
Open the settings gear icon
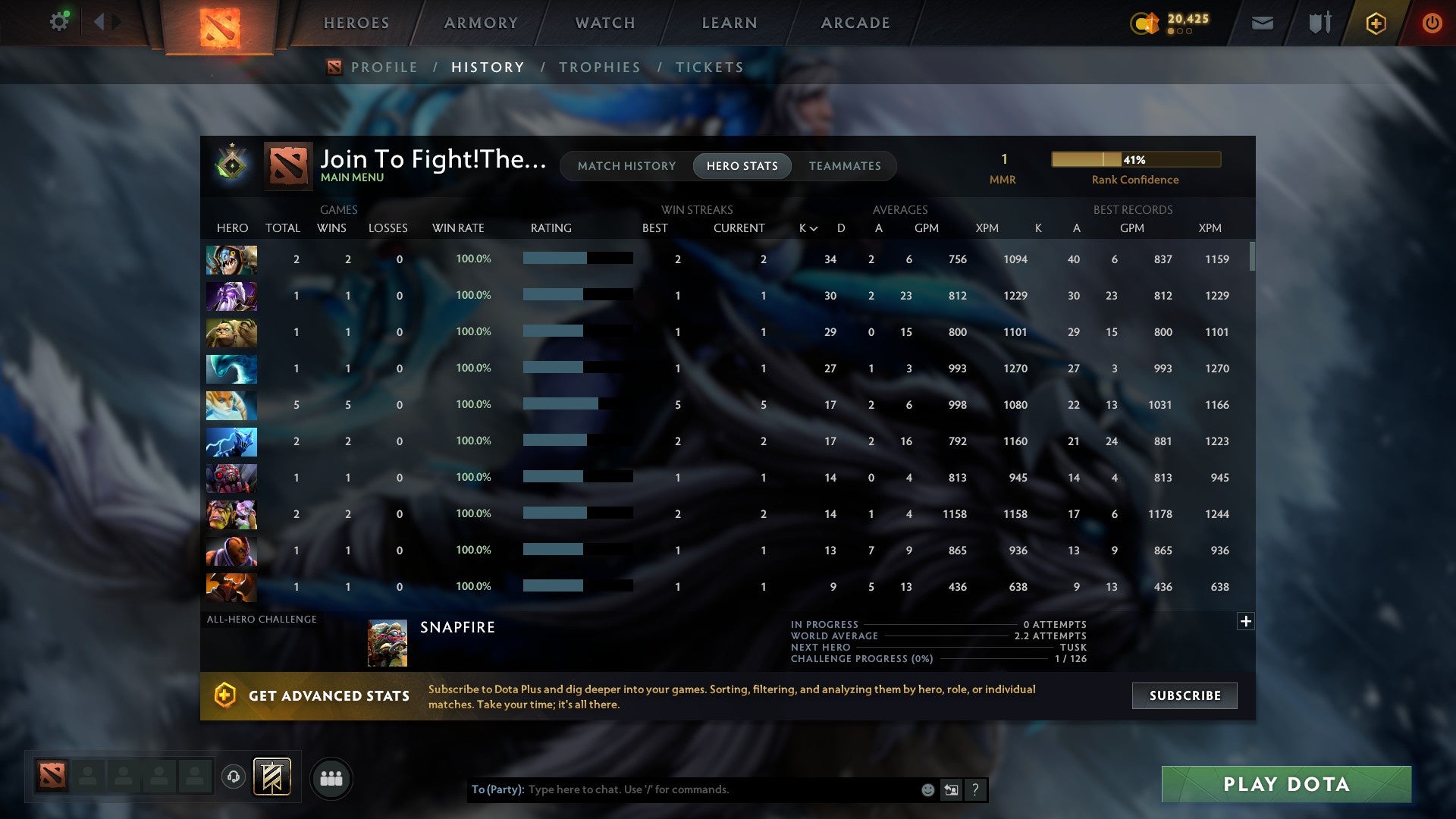[x=59, y=21]
